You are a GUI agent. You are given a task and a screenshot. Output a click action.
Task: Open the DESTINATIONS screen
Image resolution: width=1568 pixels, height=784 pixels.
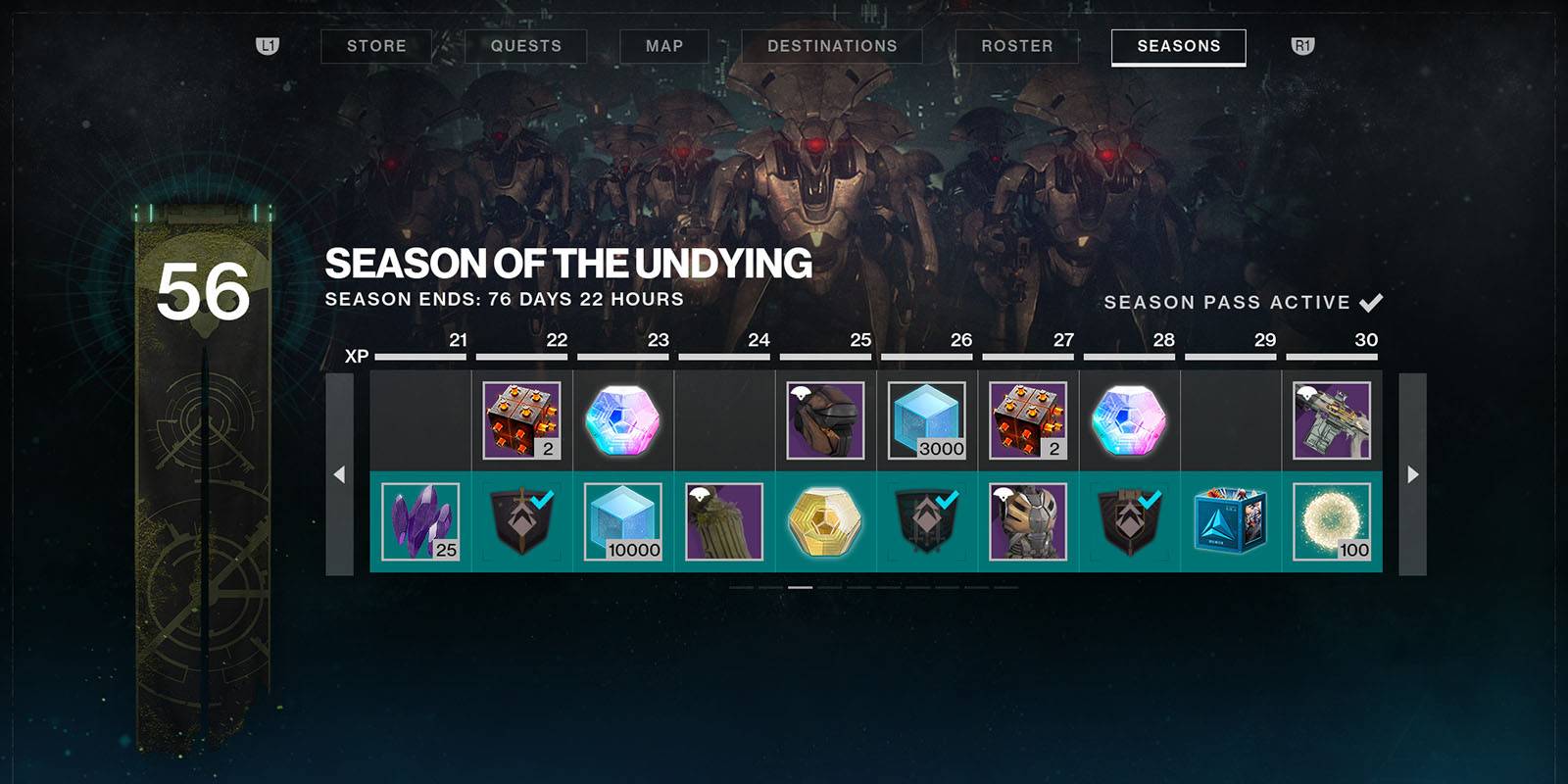click(832, 45)
